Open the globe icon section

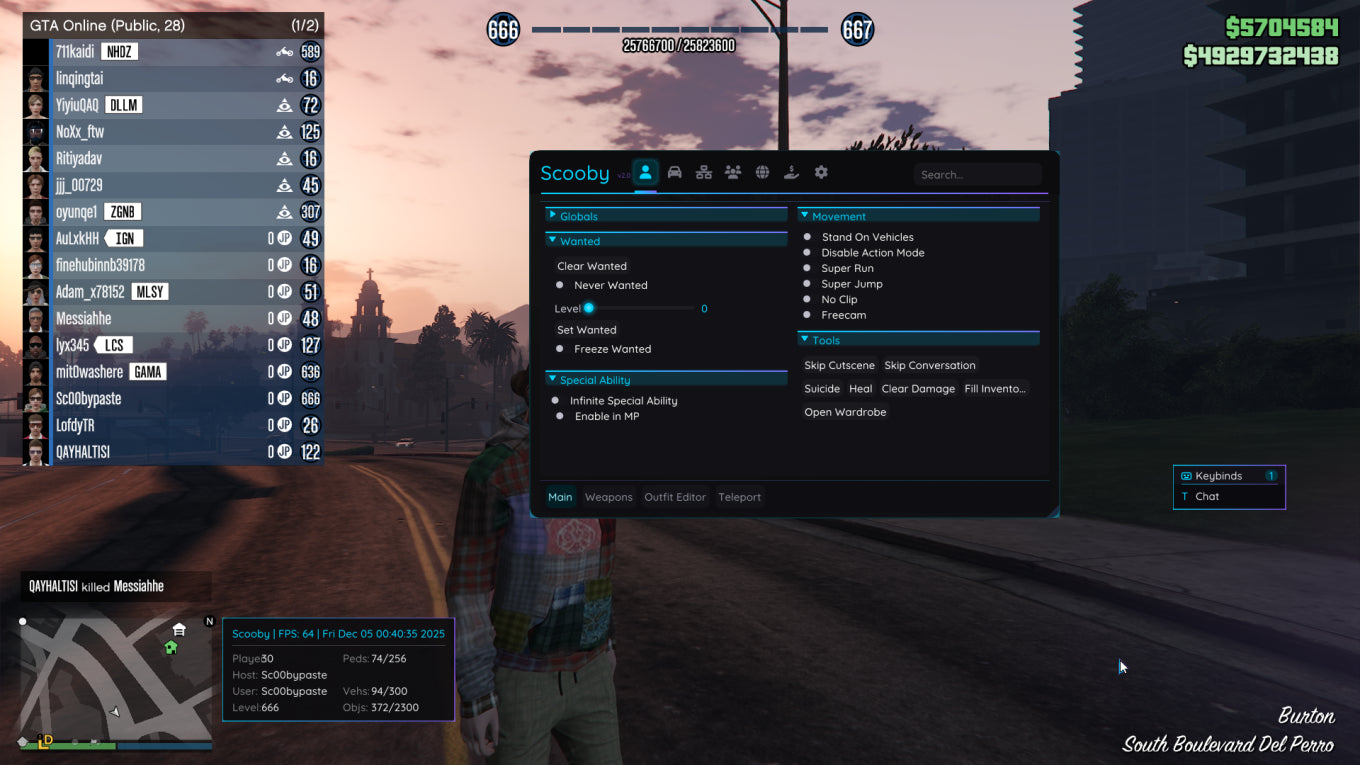(762, 173)
